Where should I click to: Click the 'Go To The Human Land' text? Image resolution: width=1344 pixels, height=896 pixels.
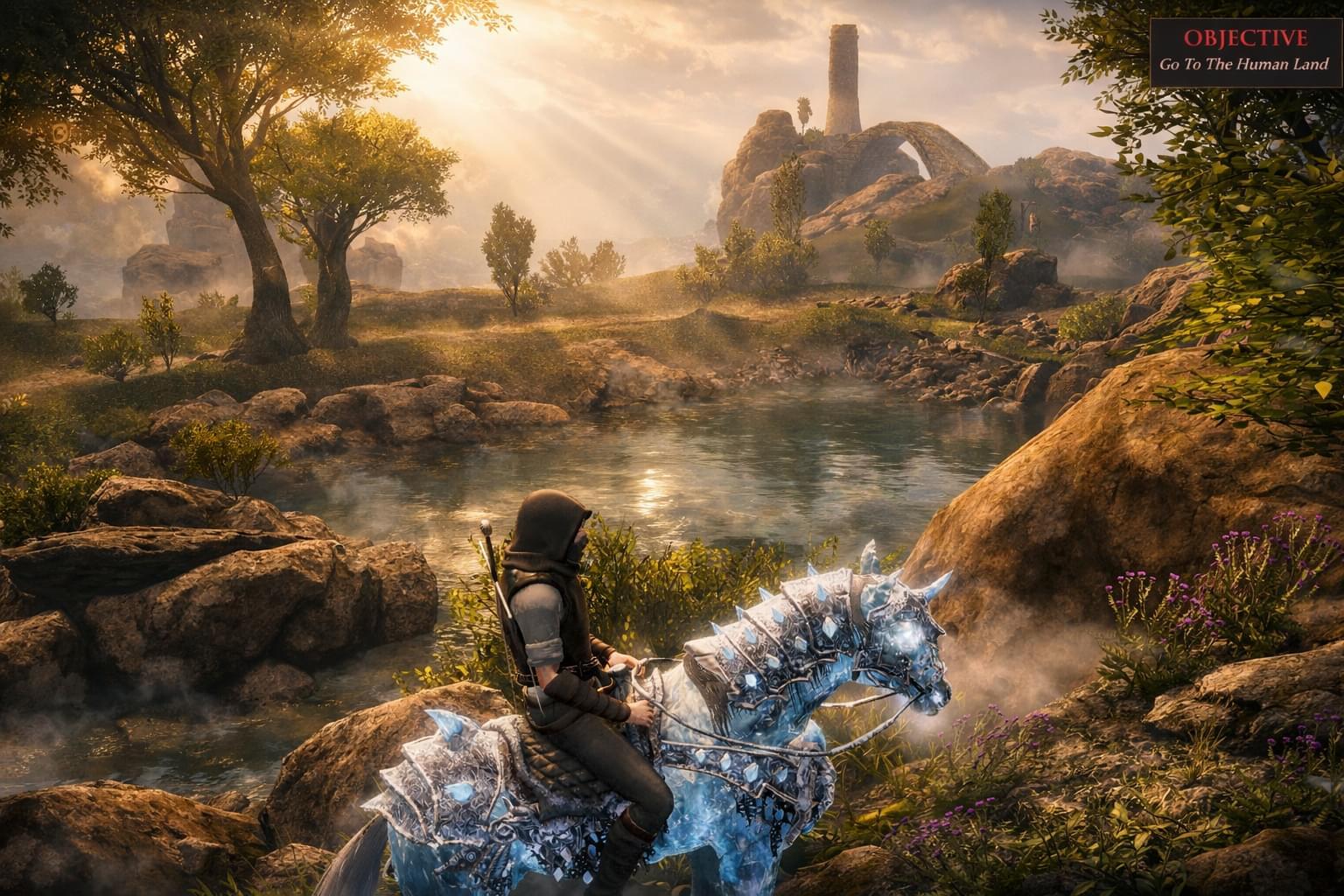pyautogui.click(x=1242, y=63)
